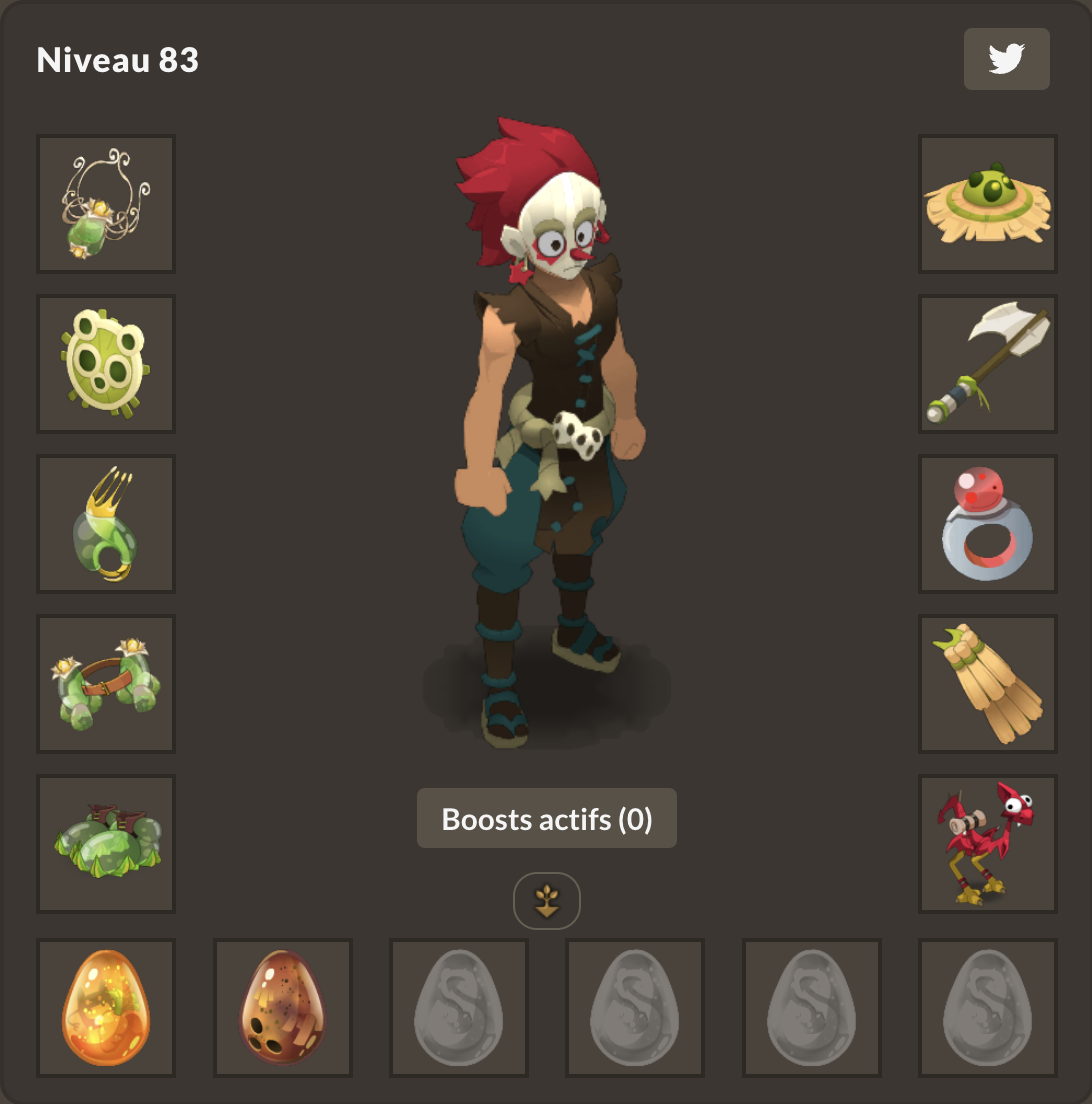Select the green vial amulet slot
1092x1104 pixels.
pos(106,204)
